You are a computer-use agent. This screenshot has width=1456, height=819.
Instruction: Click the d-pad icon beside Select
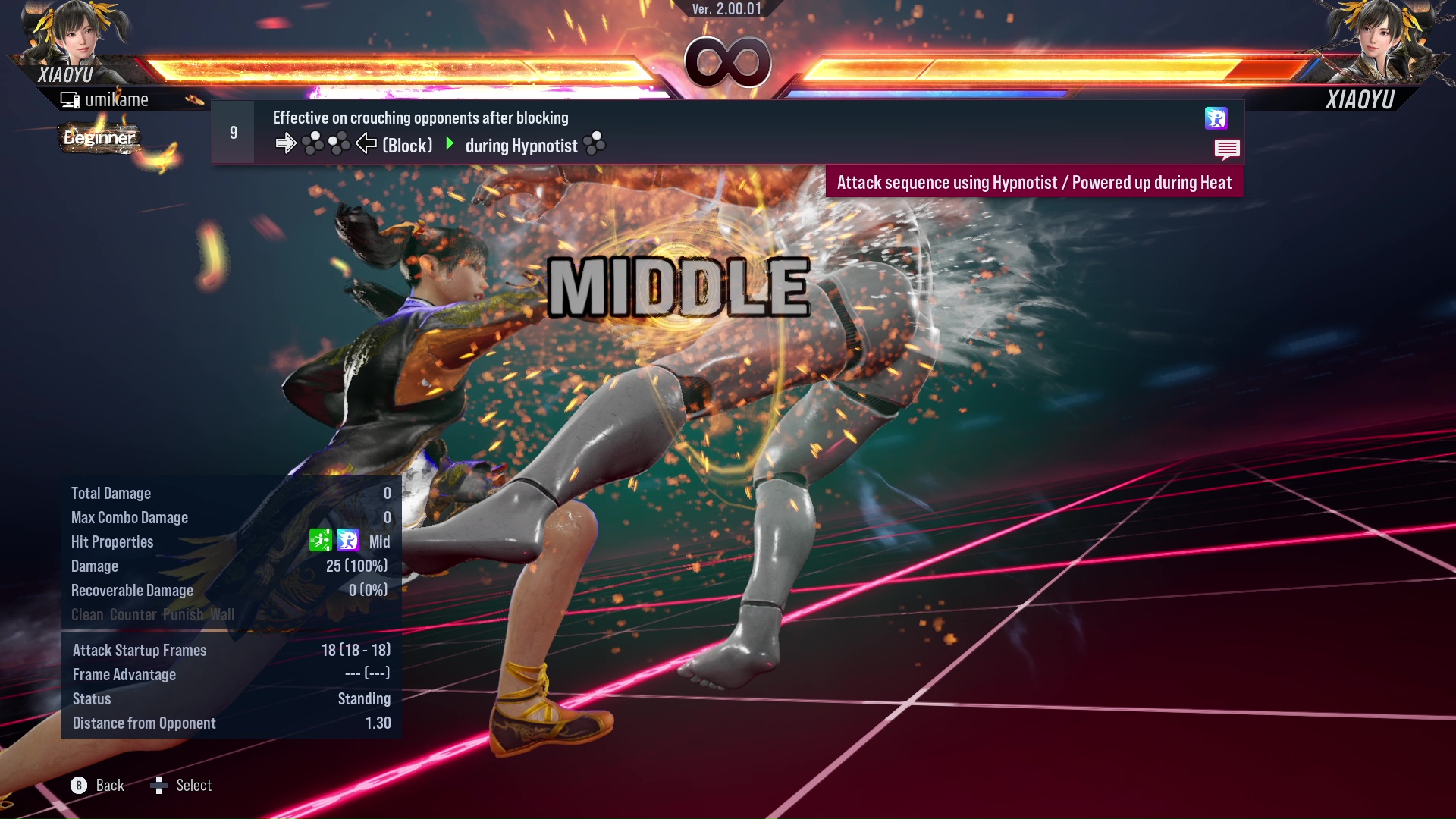pyautogui.click(x=160, y=785)
